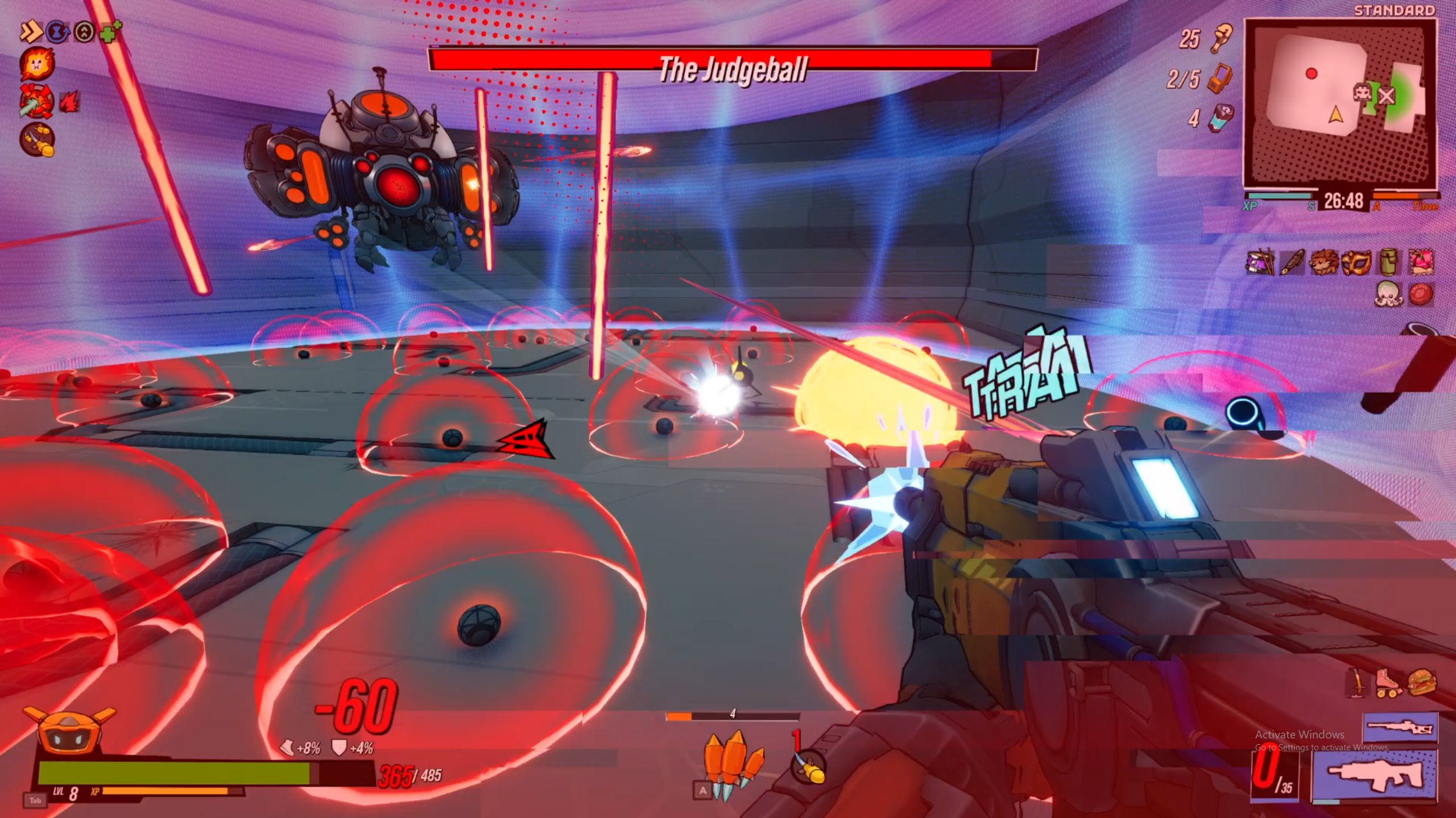
Task: Click the flaming face perk icon
Action: [37, 64]
